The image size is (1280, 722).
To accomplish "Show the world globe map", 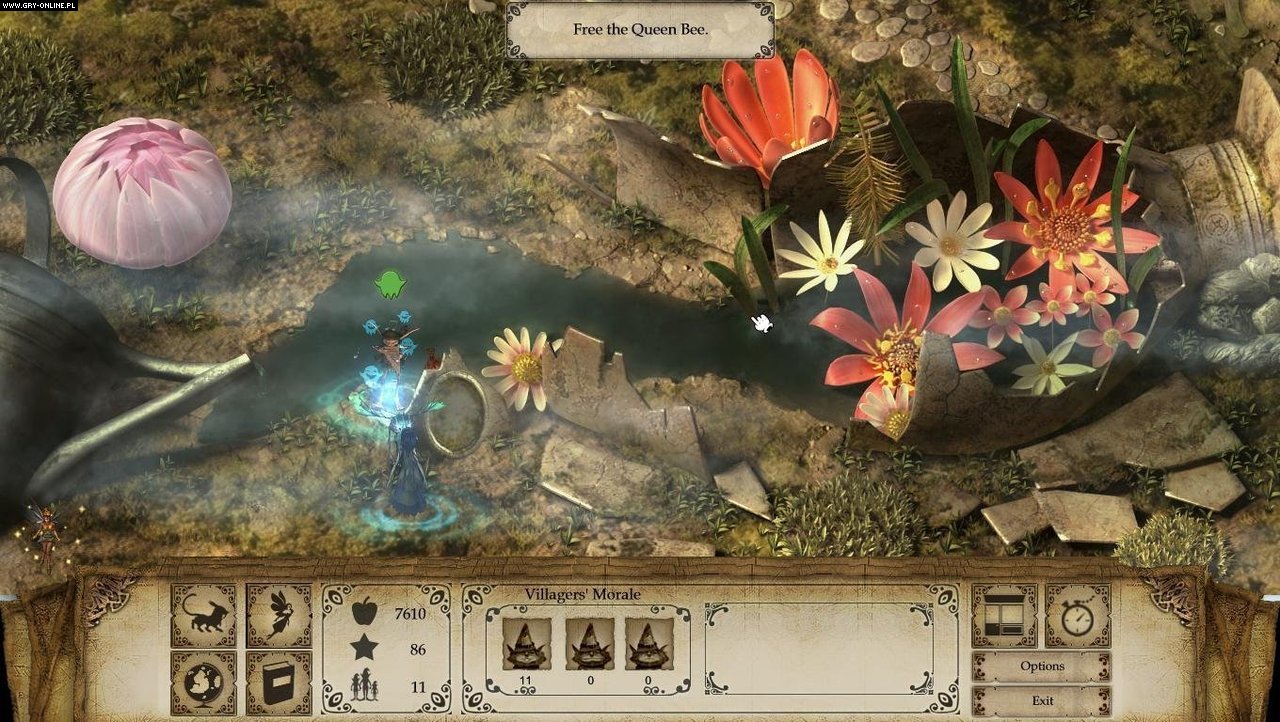I will 204,683.
